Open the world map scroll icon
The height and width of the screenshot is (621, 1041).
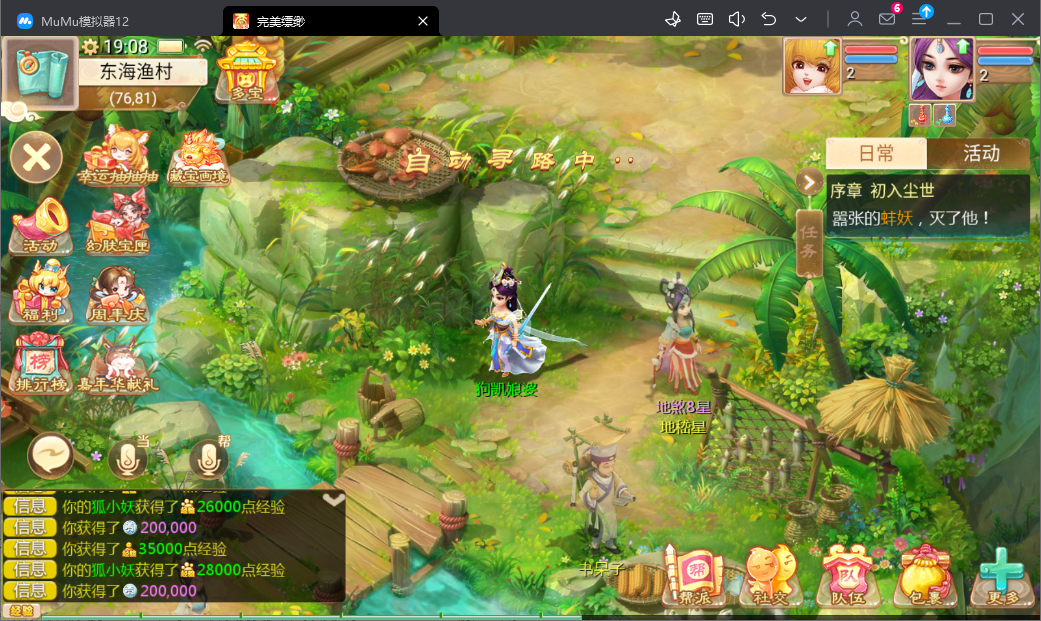click(x=42, y=70)
